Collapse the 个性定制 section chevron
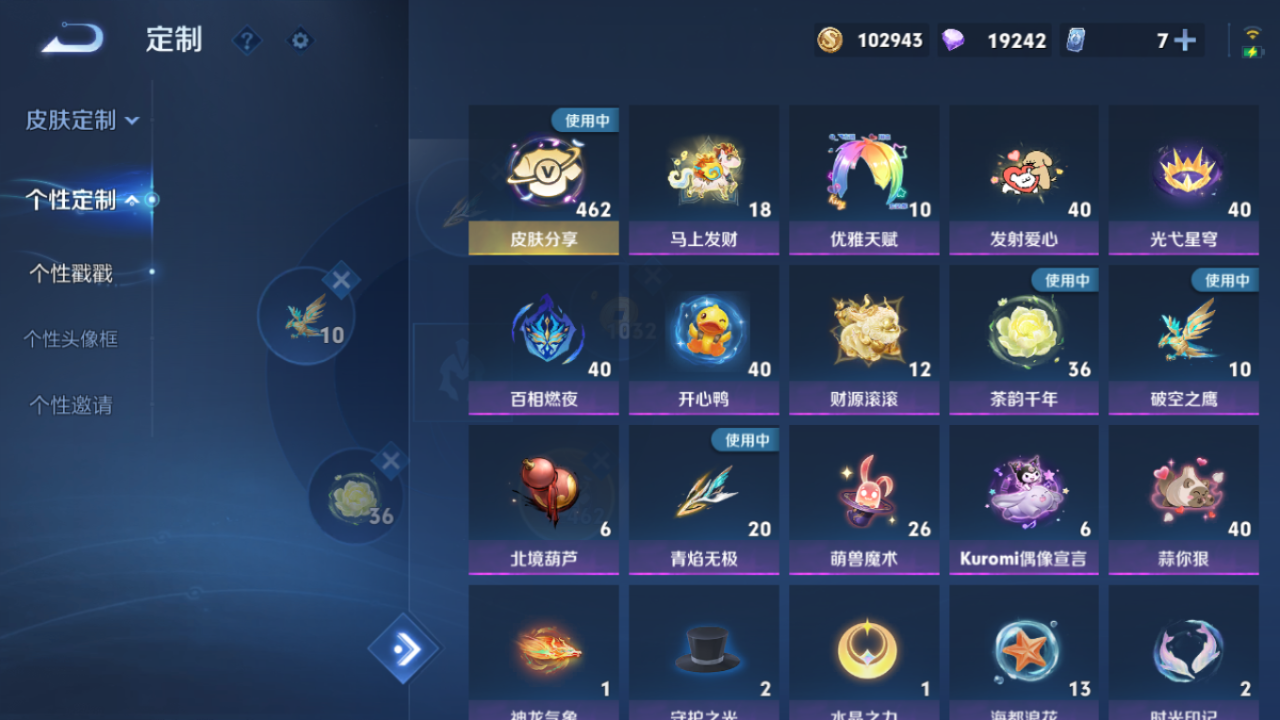 131,199
